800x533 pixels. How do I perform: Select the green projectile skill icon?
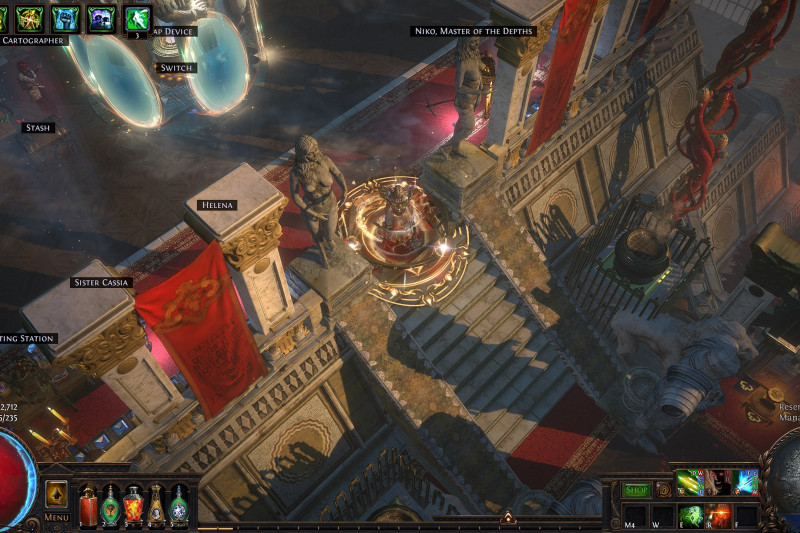689,482
